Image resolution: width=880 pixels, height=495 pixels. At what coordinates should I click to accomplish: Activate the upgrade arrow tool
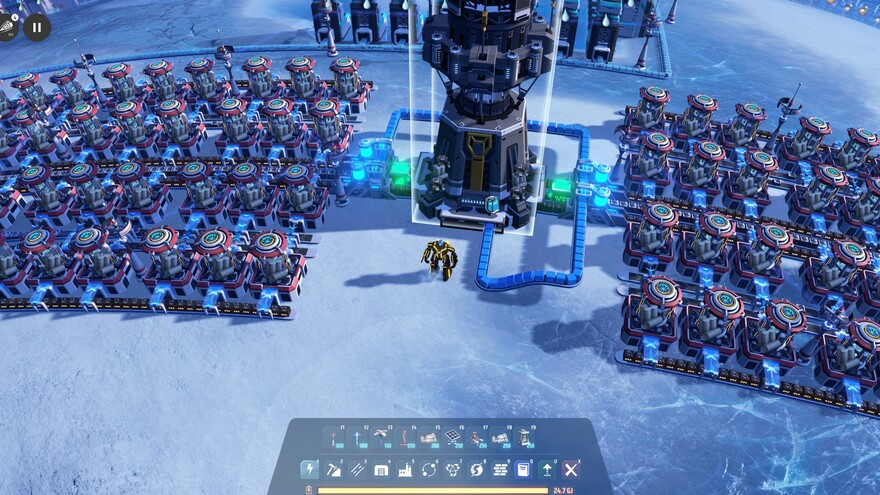(548, 469)
